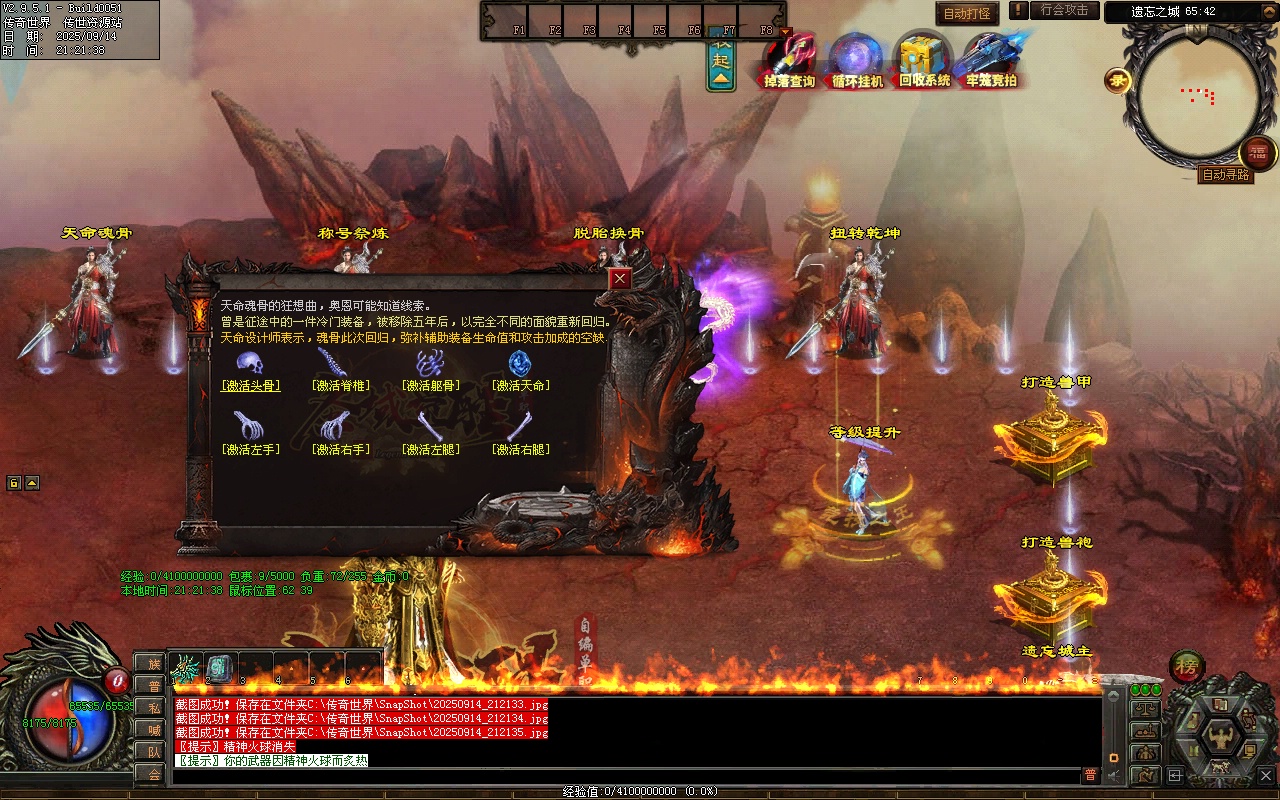
Task: Click the 自动寻路 auto-pathfinding button
Action: pos(1225,175)
